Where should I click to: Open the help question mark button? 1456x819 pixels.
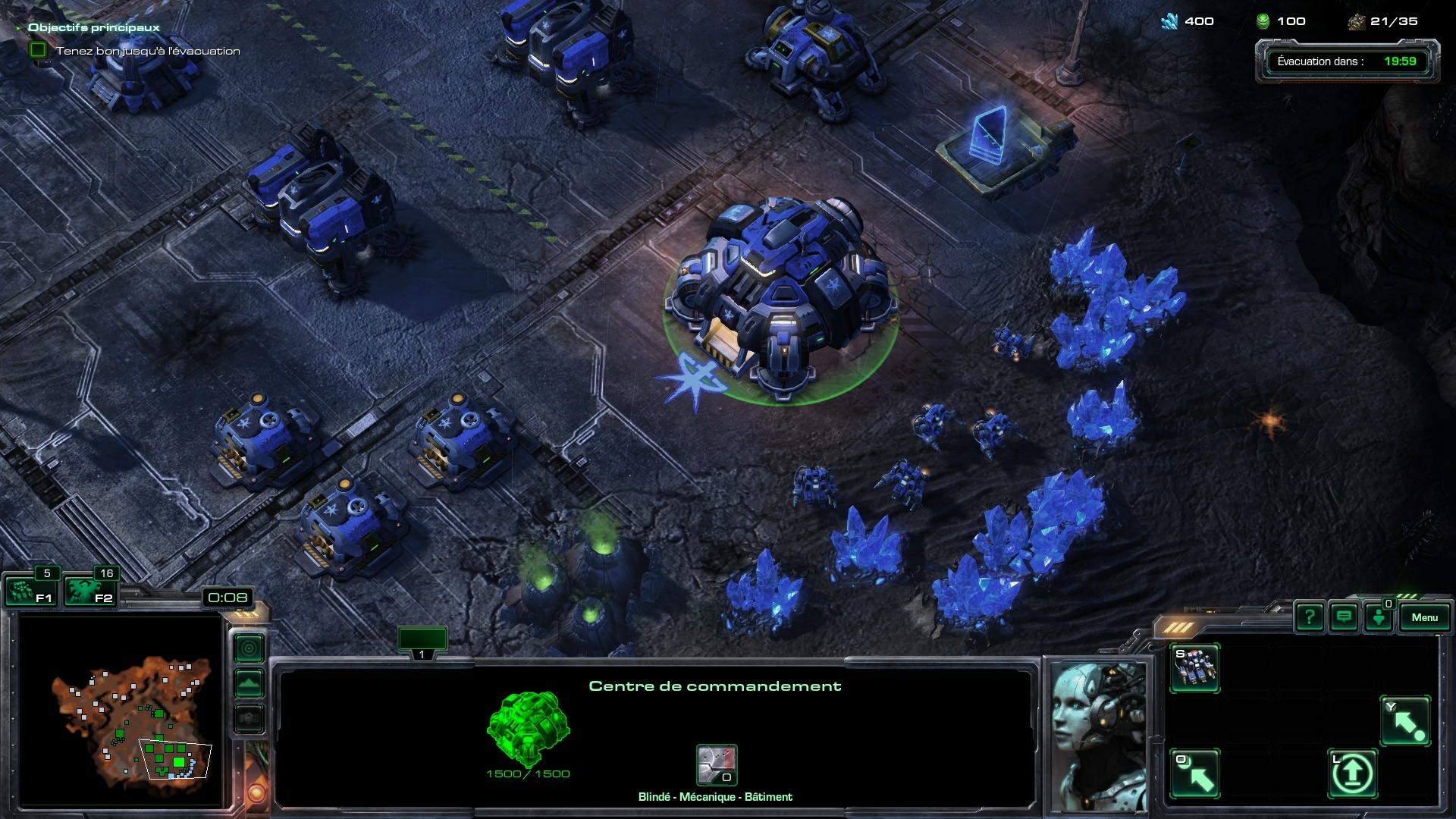point(1310,617)
